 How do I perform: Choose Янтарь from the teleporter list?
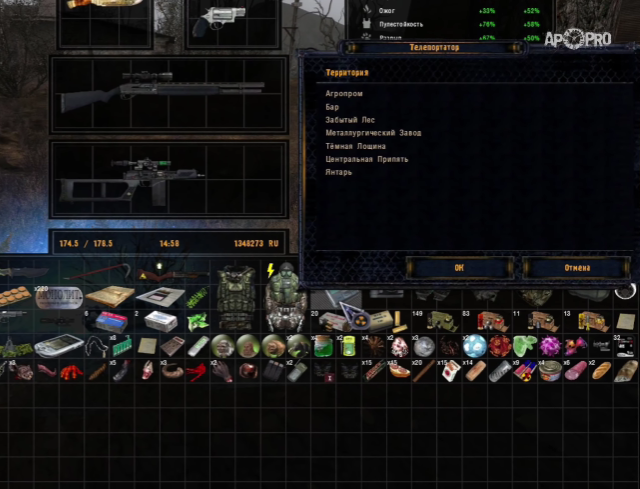[338, 171]
